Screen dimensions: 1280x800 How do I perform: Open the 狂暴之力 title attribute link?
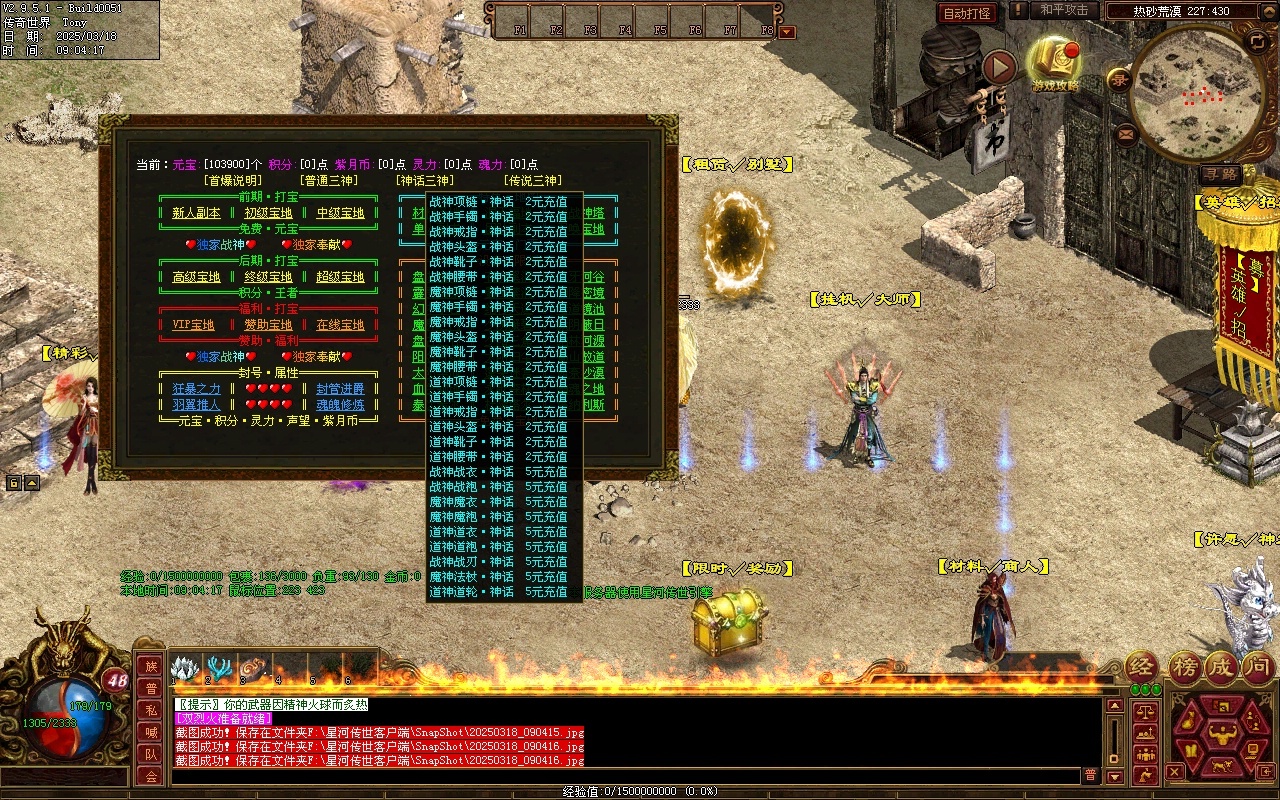click(196, 389)
